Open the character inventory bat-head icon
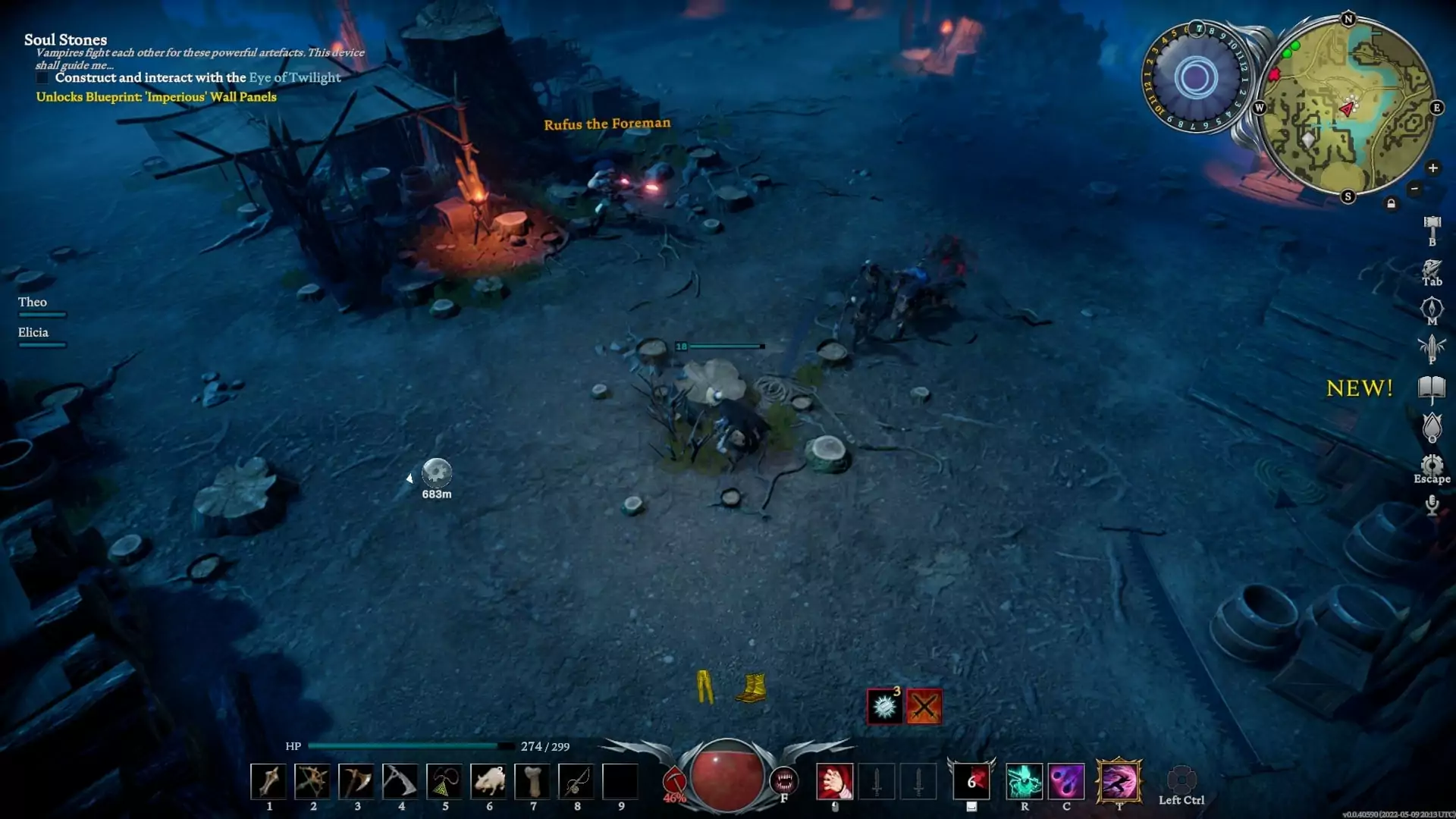The height and width of the screenshot is (819, 1456). pyautogui.click(x=1432, y=268)
